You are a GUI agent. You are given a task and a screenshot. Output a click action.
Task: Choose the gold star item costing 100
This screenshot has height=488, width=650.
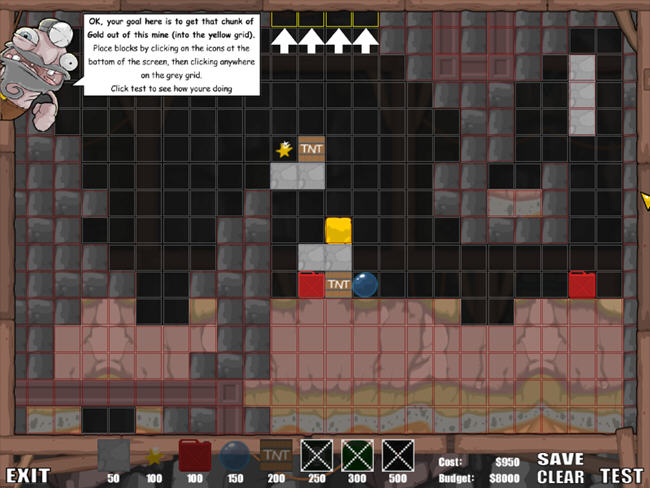pyautogui.click(x=154, y=457)
